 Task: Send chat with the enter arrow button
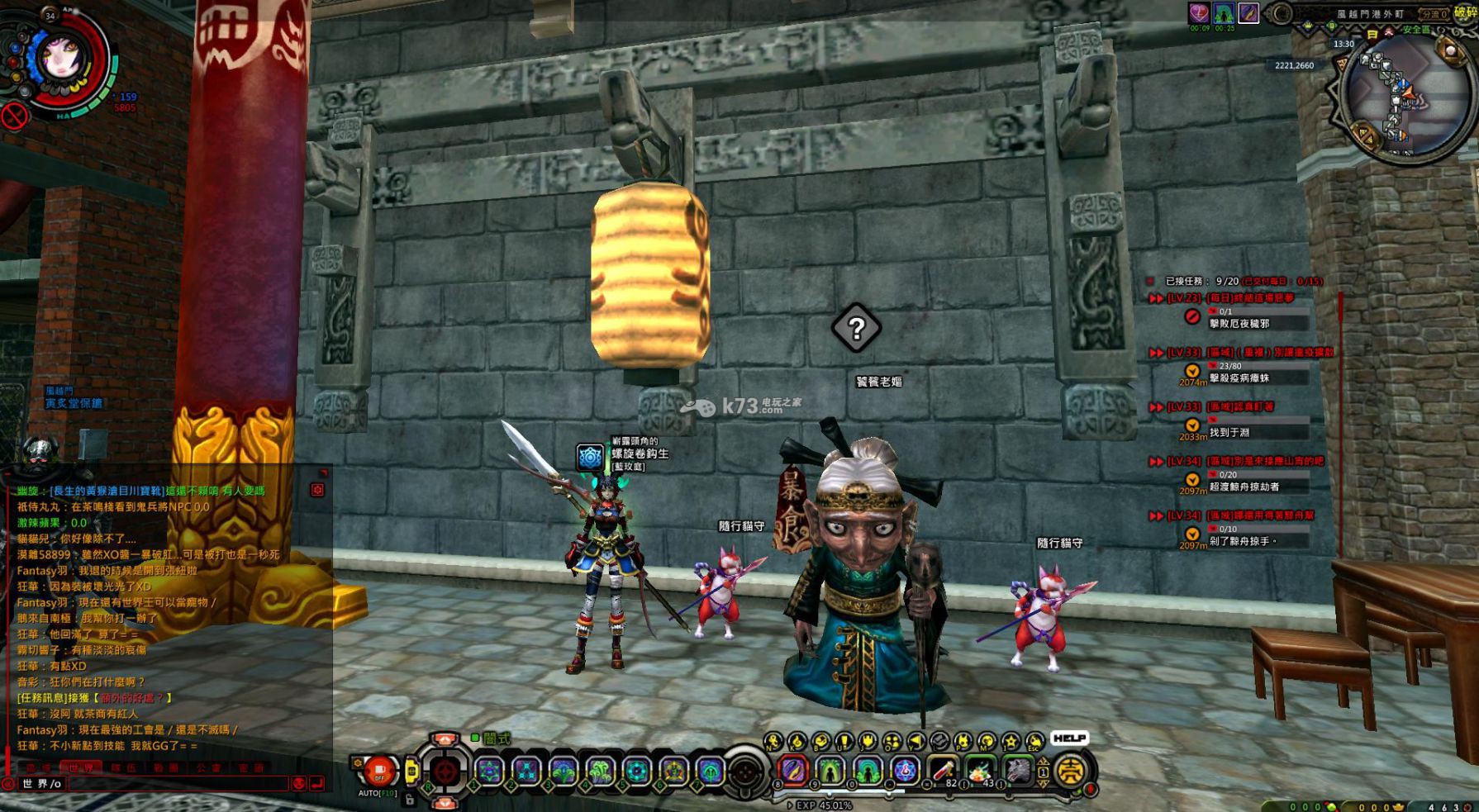316,783
